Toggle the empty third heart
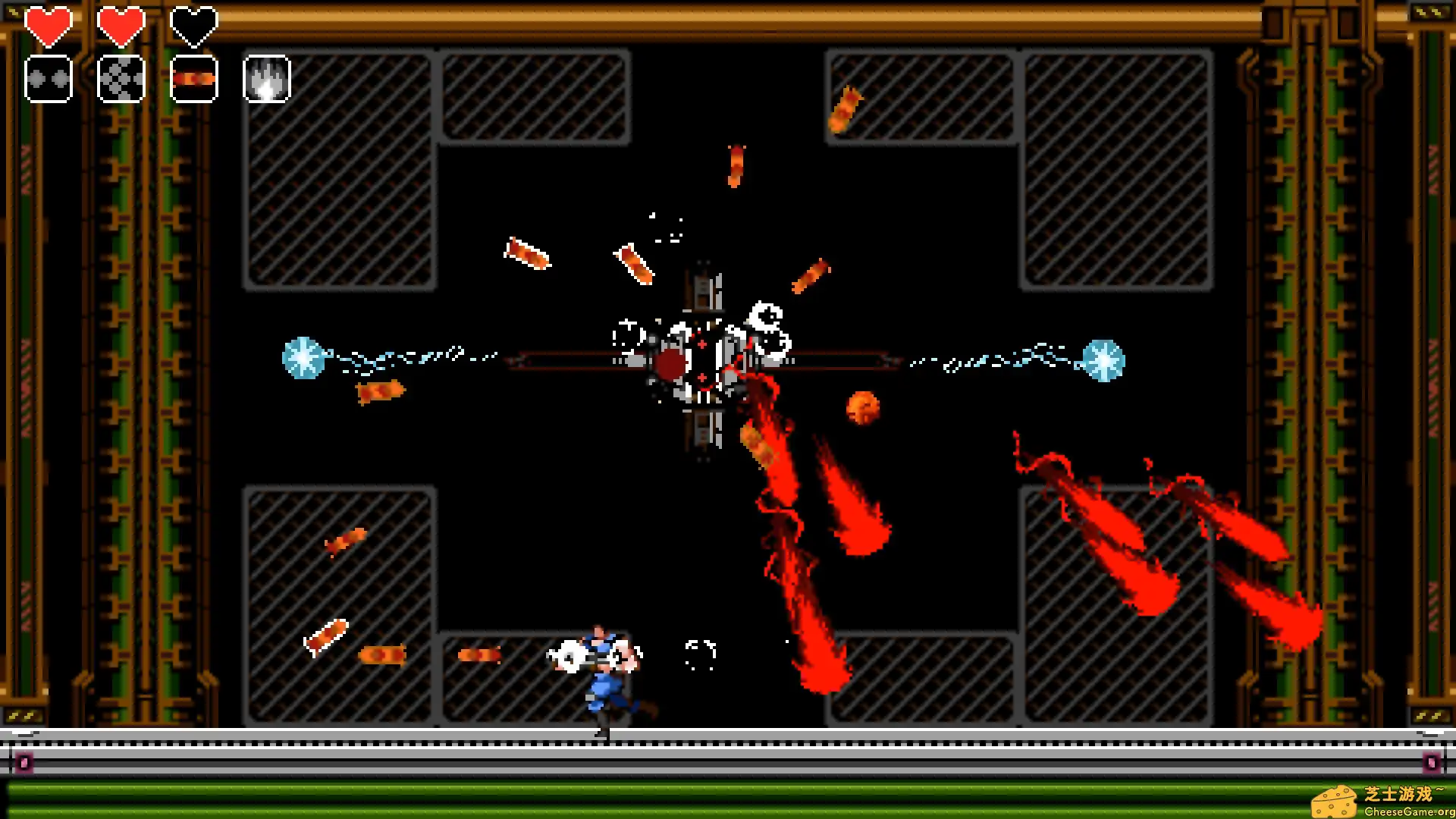 coord(193,25)
